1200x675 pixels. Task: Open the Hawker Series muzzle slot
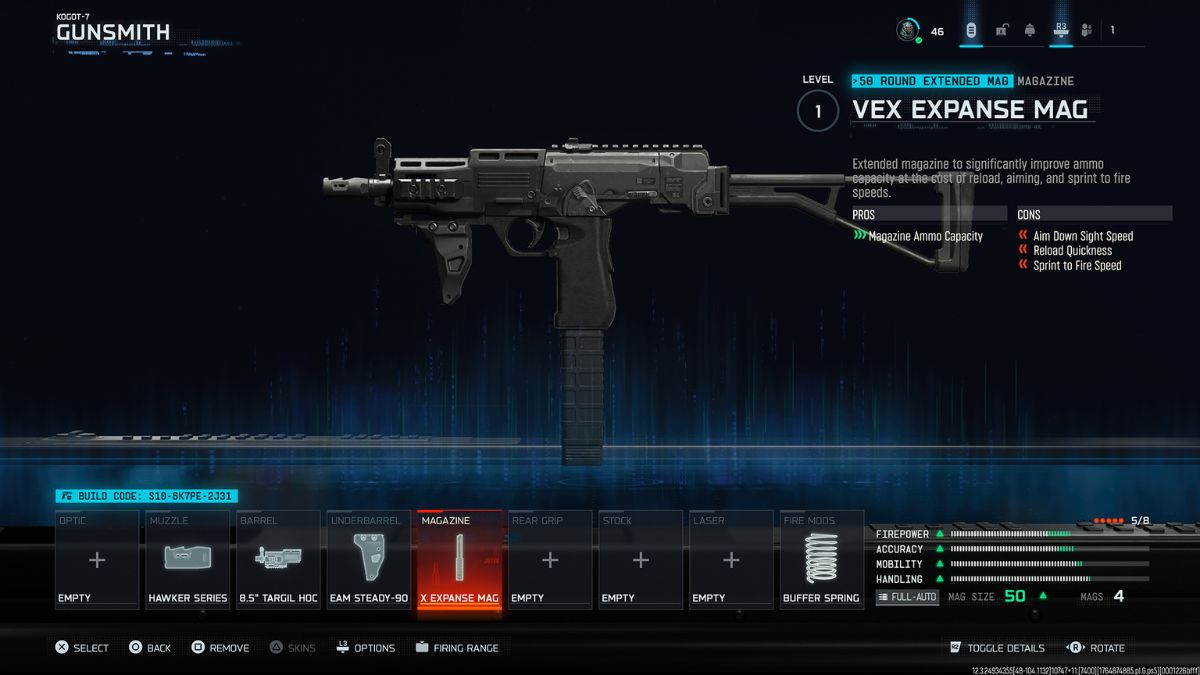pos(188,560)
